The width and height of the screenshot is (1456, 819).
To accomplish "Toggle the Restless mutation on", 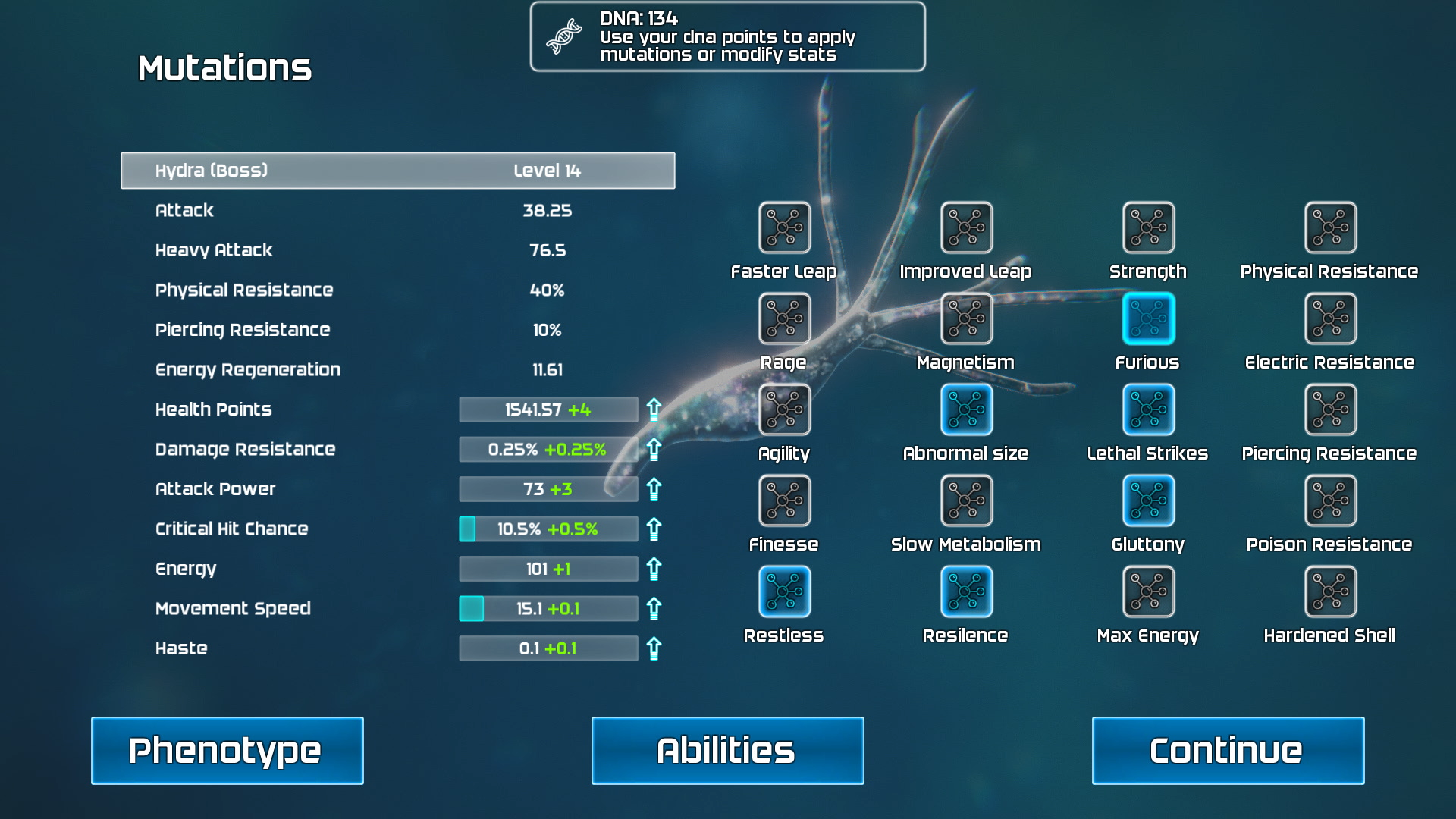I will pos(784,591).
